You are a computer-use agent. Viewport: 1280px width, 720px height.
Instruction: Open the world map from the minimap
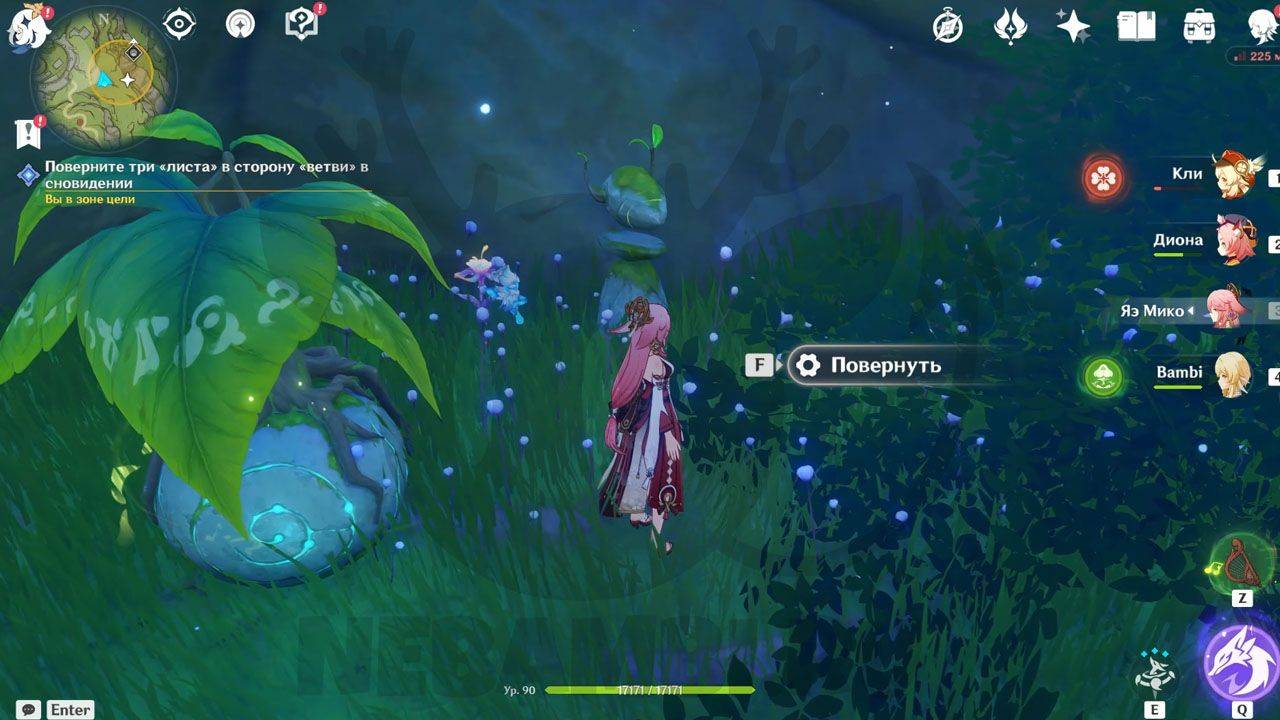tap(102, 77)
